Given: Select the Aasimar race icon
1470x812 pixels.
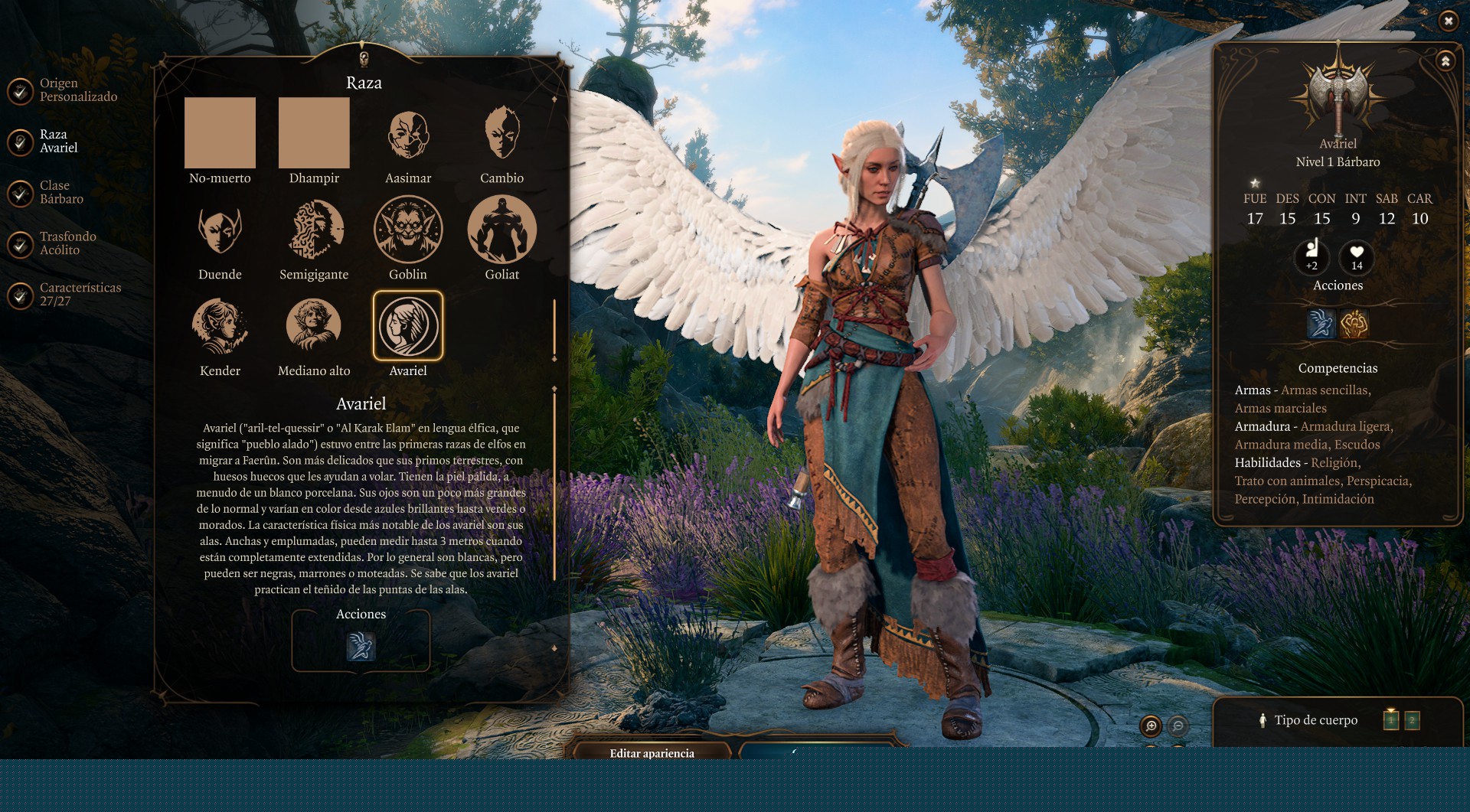Looking at the screenshot, I should point(408,133).
